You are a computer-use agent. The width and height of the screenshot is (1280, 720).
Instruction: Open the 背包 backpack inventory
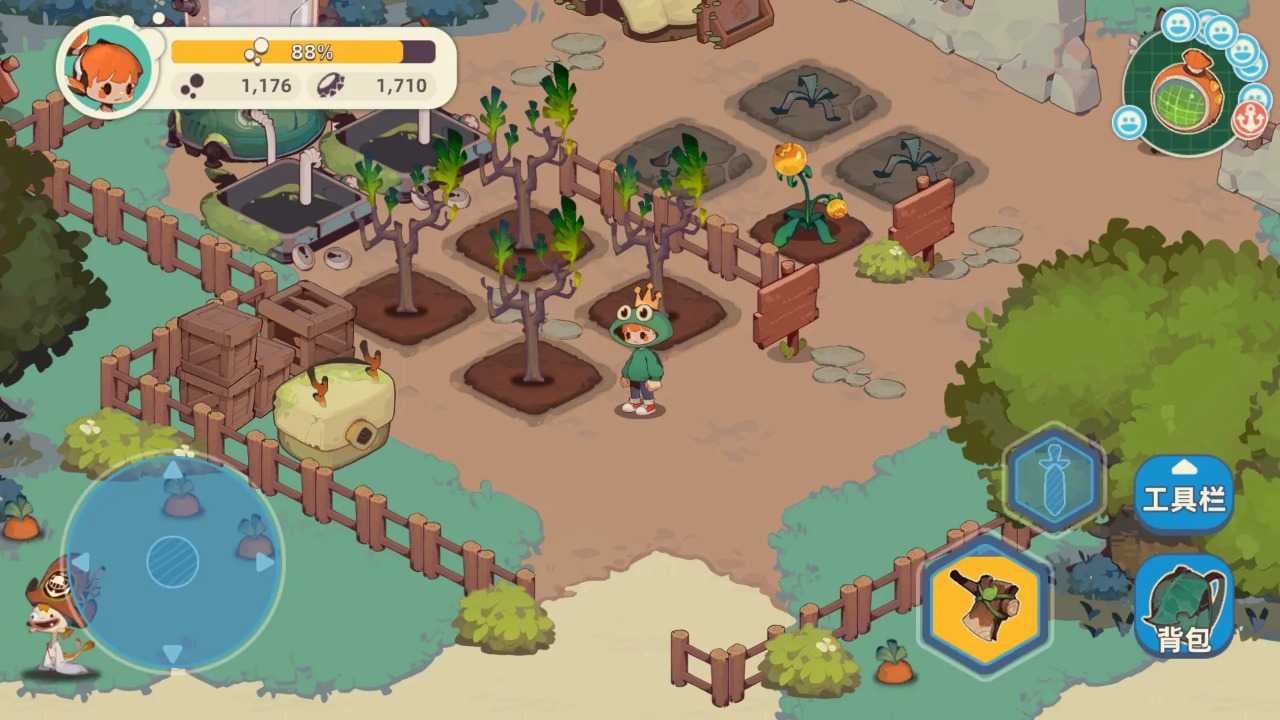(x=1185, y=607)
